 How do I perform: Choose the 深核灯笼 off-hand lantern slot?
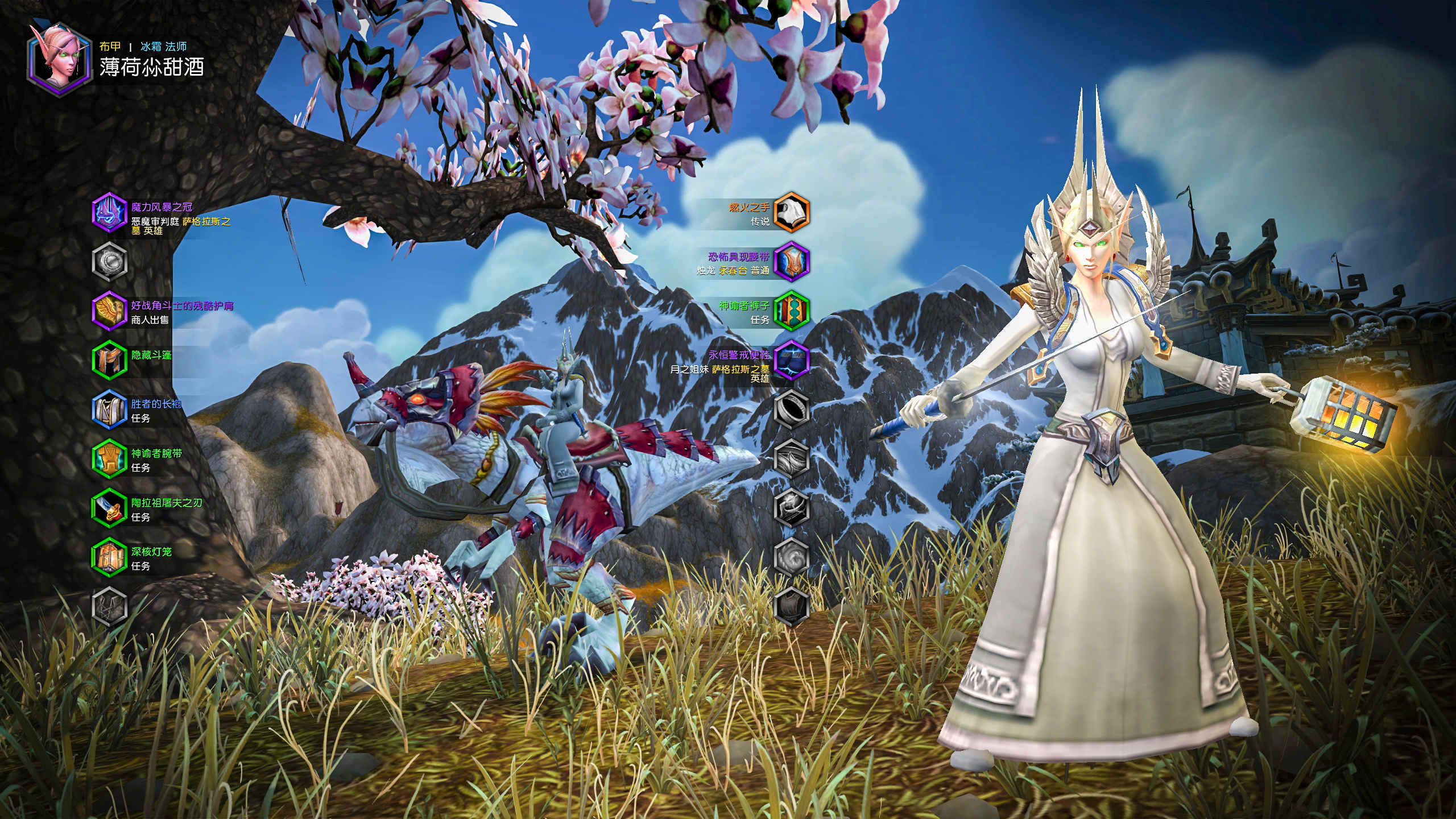[x=109, y=557]
